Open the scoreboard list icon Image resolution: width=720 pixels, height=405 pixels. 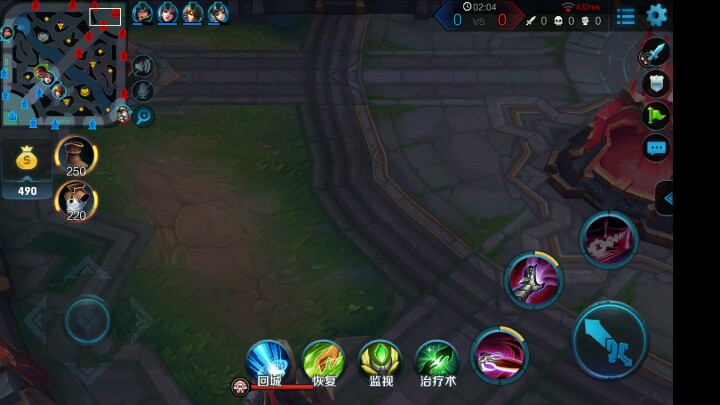tap(626, 16)
